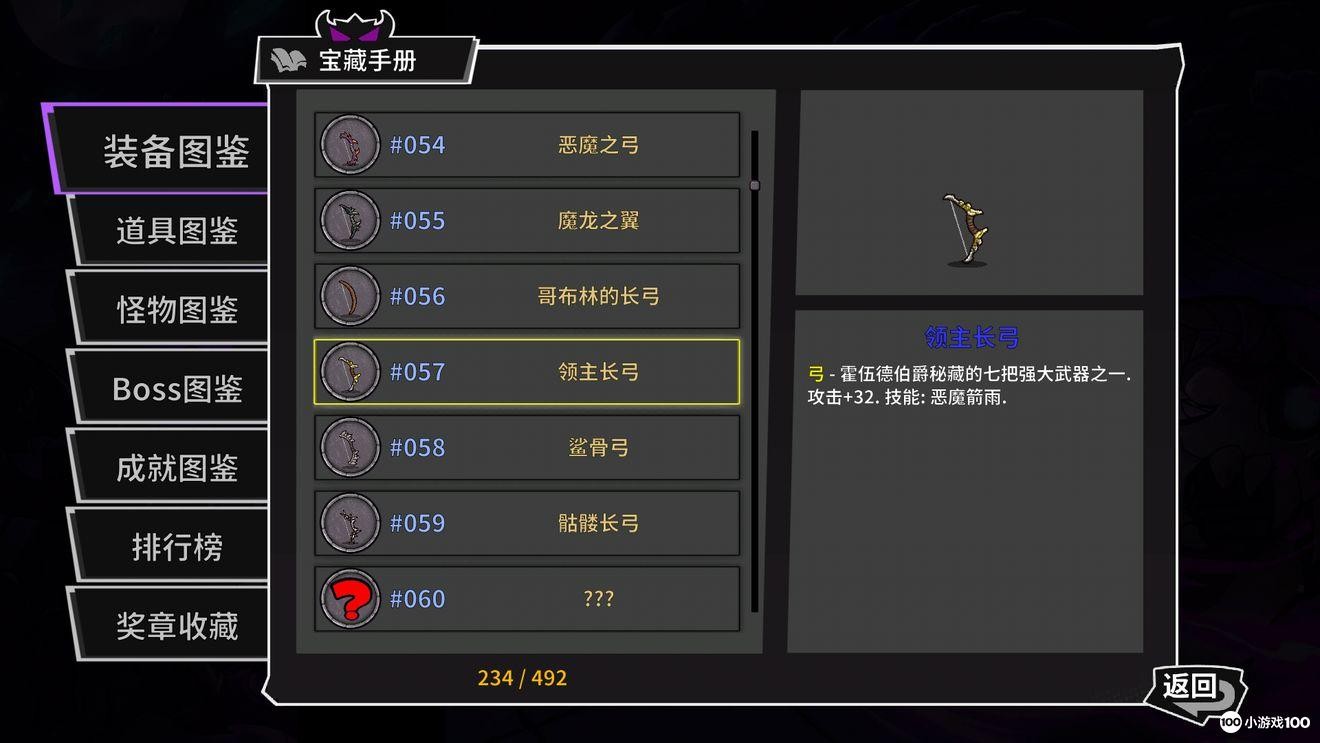The image size is (1320, 743).
Task: Click the 骷髅长弓 item icon
Action: [x=349, y=523]
